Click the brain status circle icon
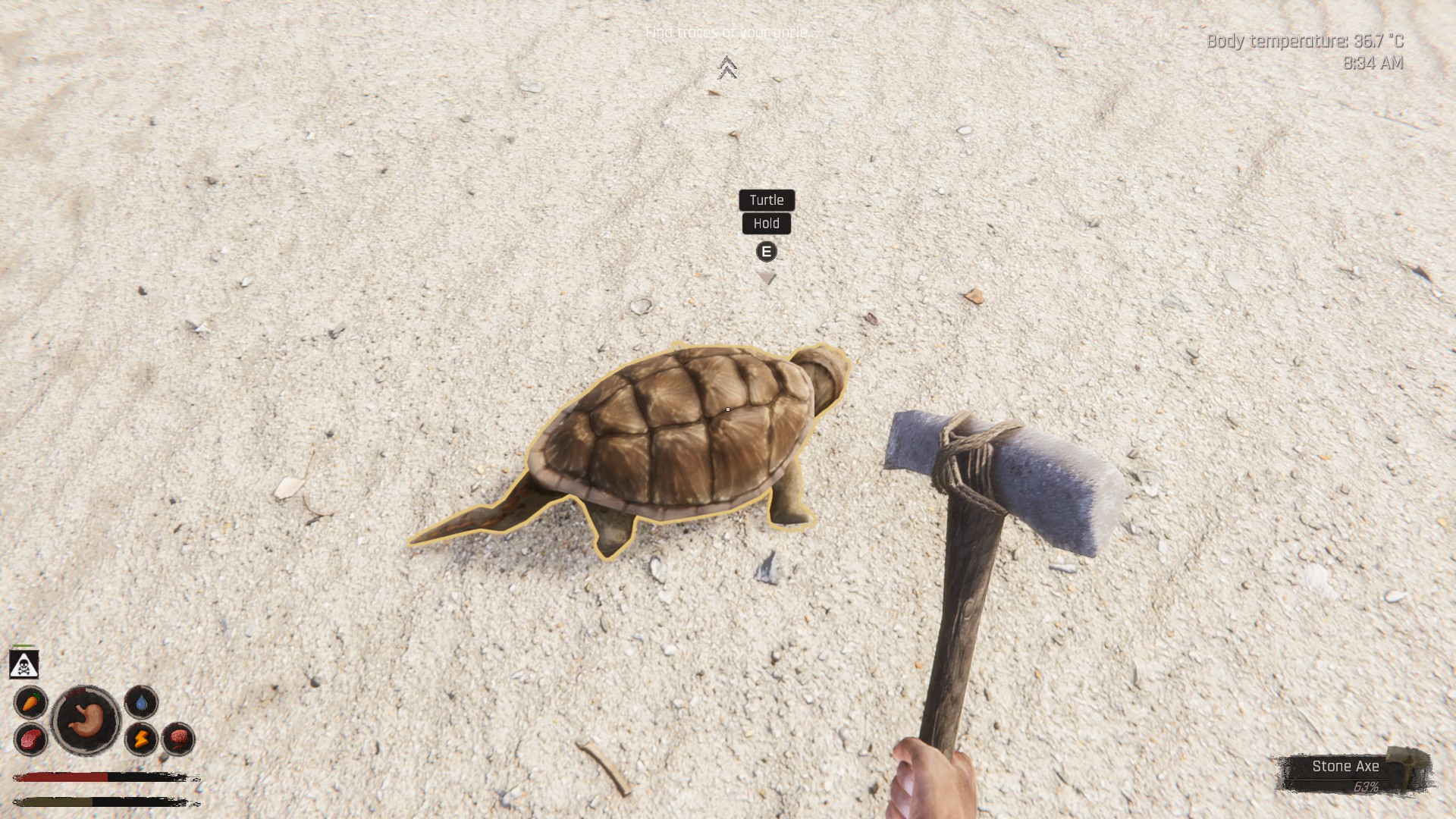Viewport: 1456px width, 819px height. pyautogui.click(x=178, y=738)
